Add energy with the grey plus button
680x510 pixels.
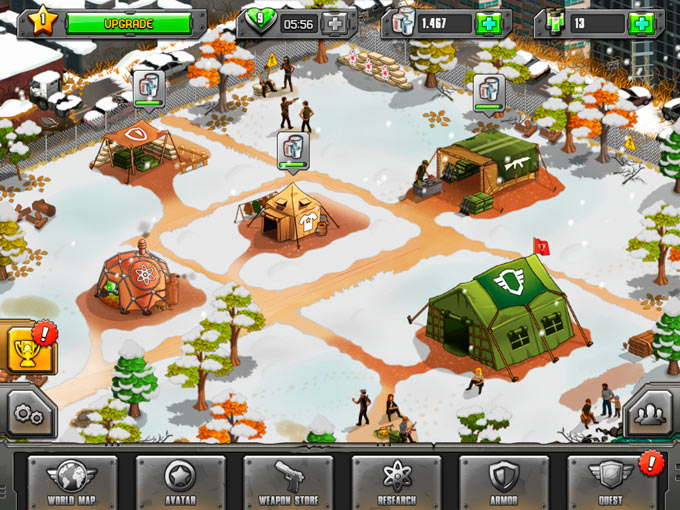point(337,24)
